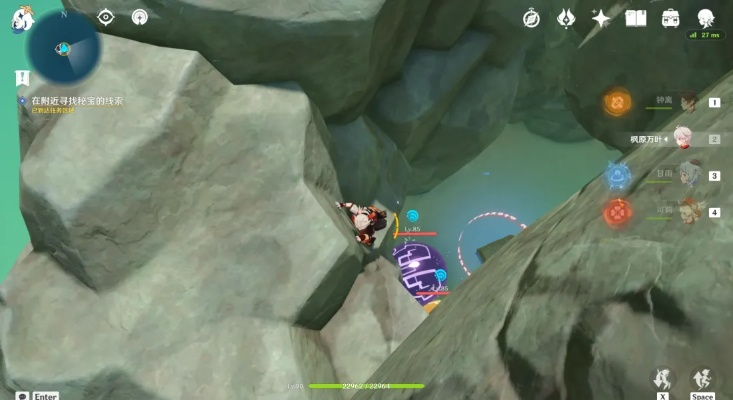Activate the elemental sight eye icon
733x400 pixels.
(x=106, y=17)
